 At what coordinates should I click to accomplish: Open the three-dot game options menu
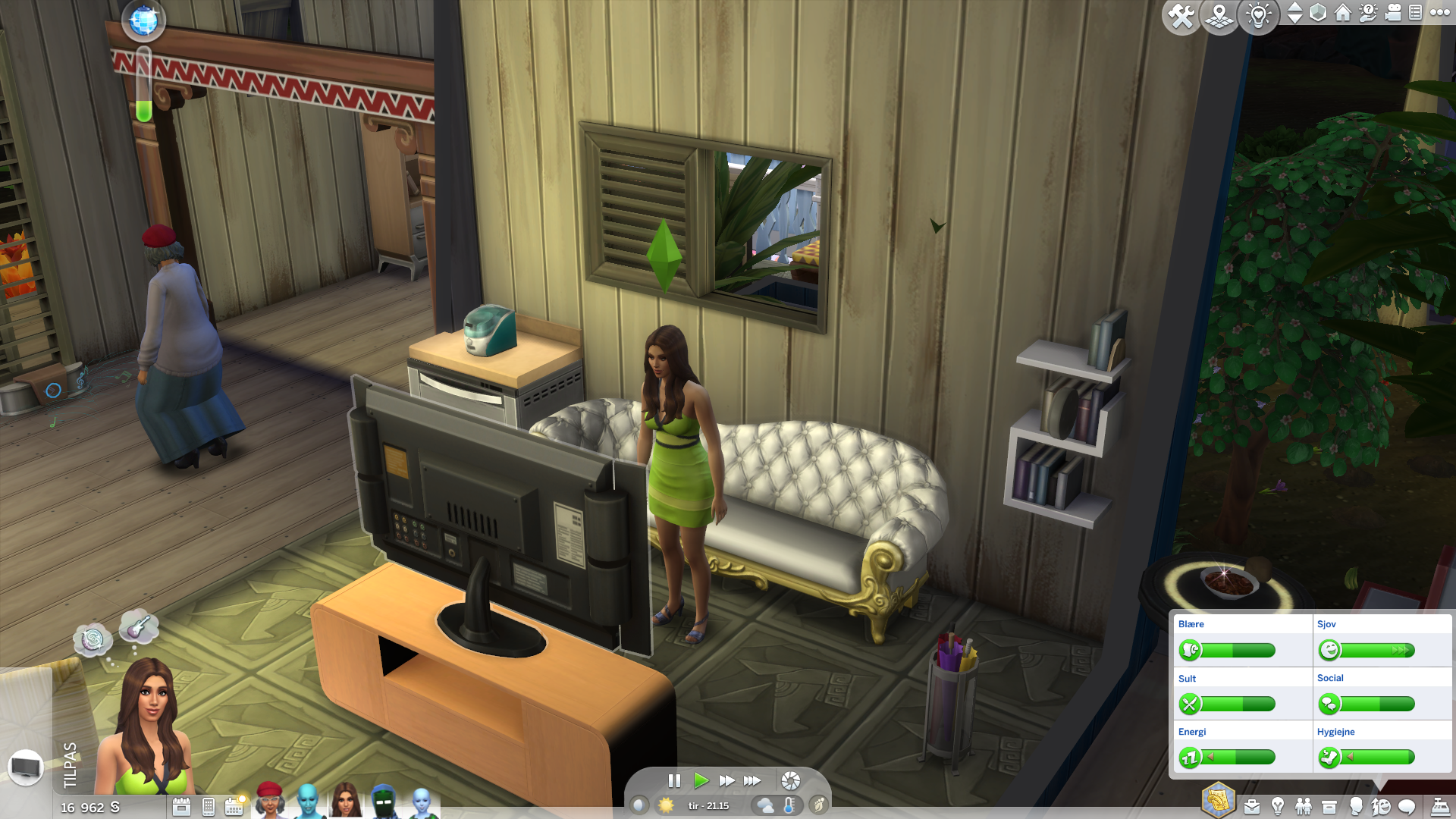pos(1439,13)
